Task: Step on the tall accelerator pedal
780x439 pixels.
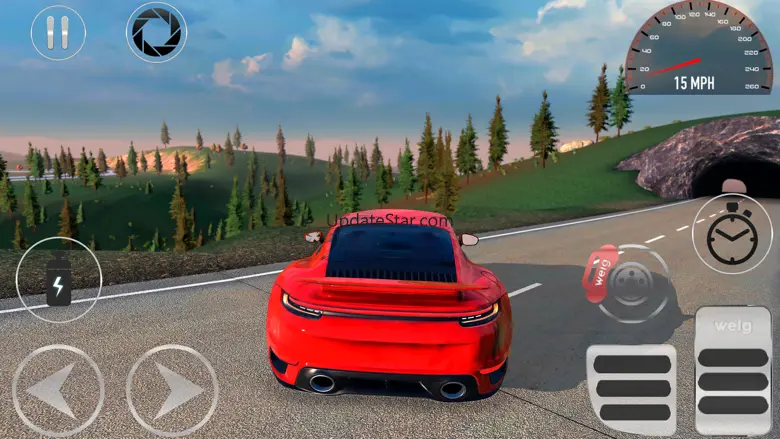Action: click(733, 370)
